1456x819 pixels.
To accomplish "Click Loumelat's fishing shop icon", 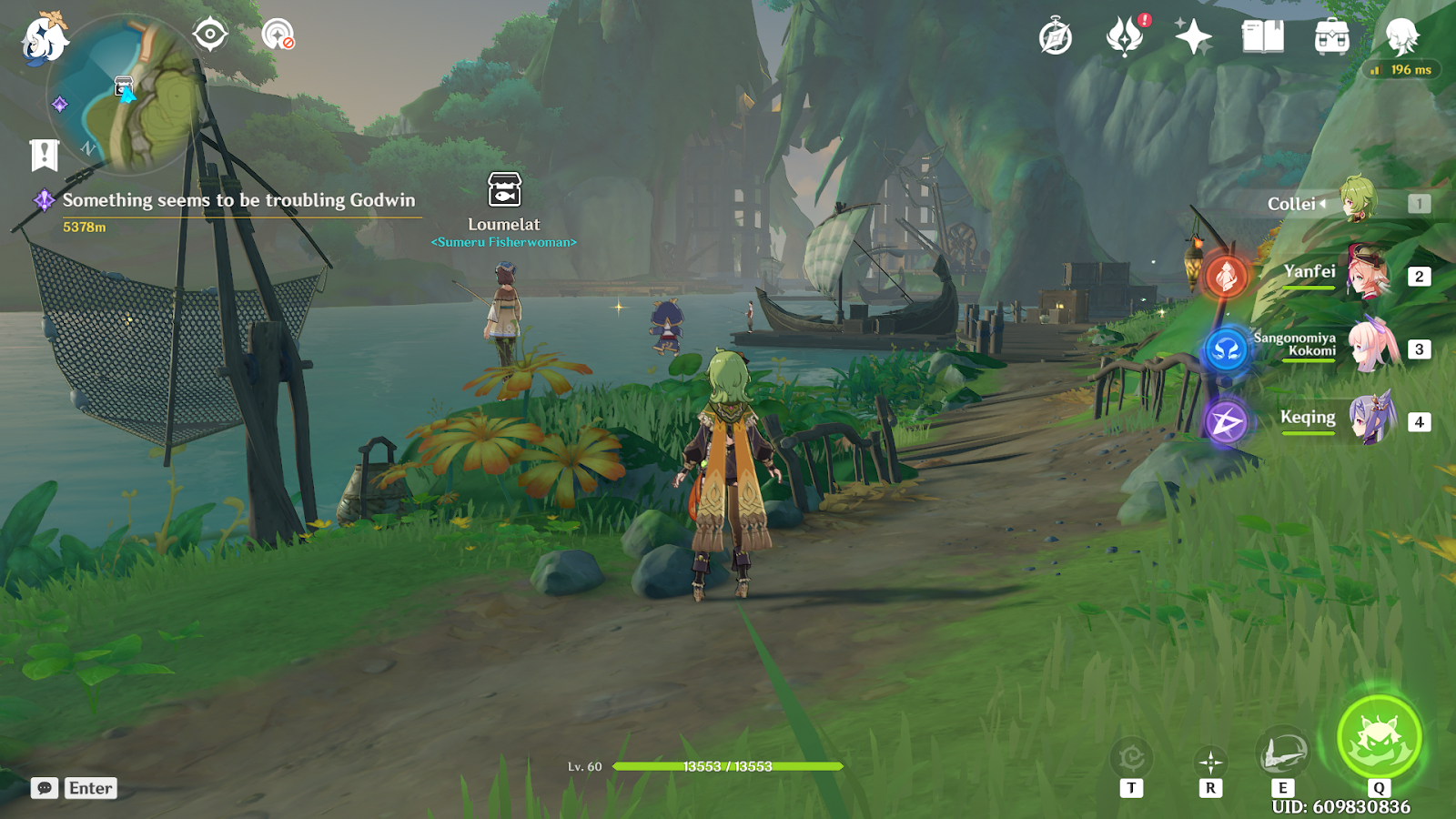I will [504, 189].
